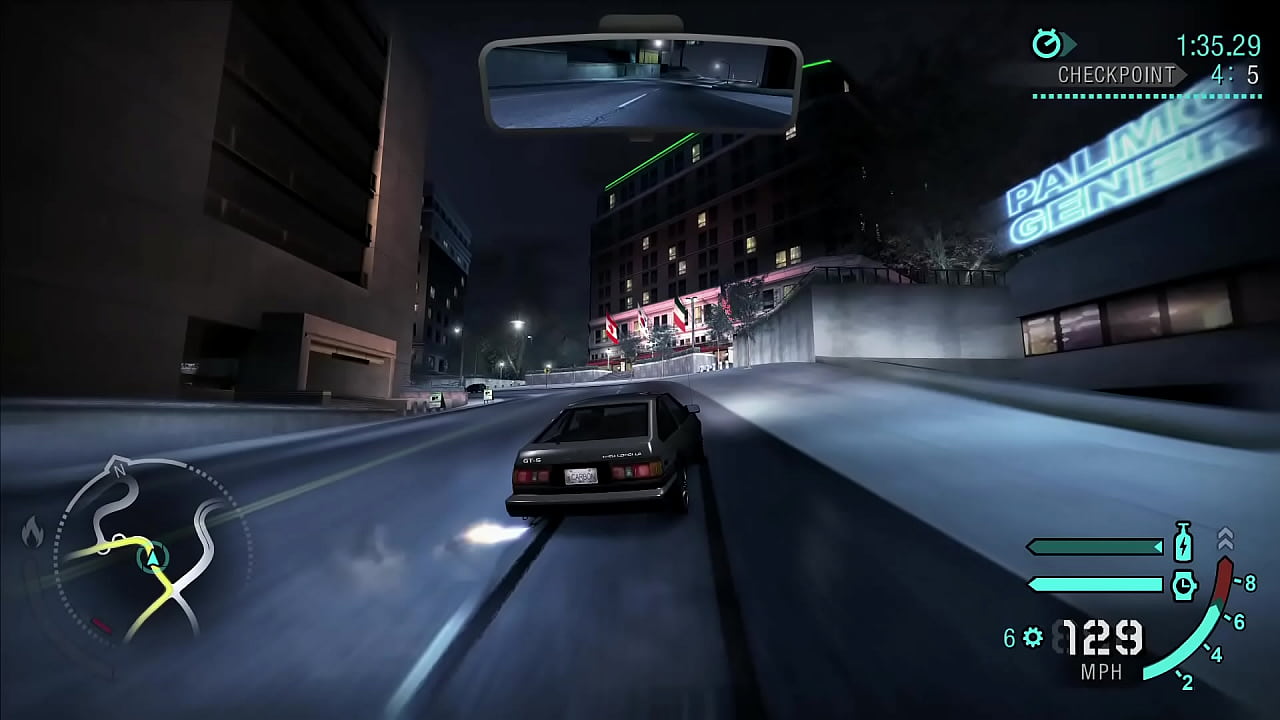The image size is (1280, 720).
Task: Click the stopwatch icon next to the race timer
Action: click(x=1046, y=44)
